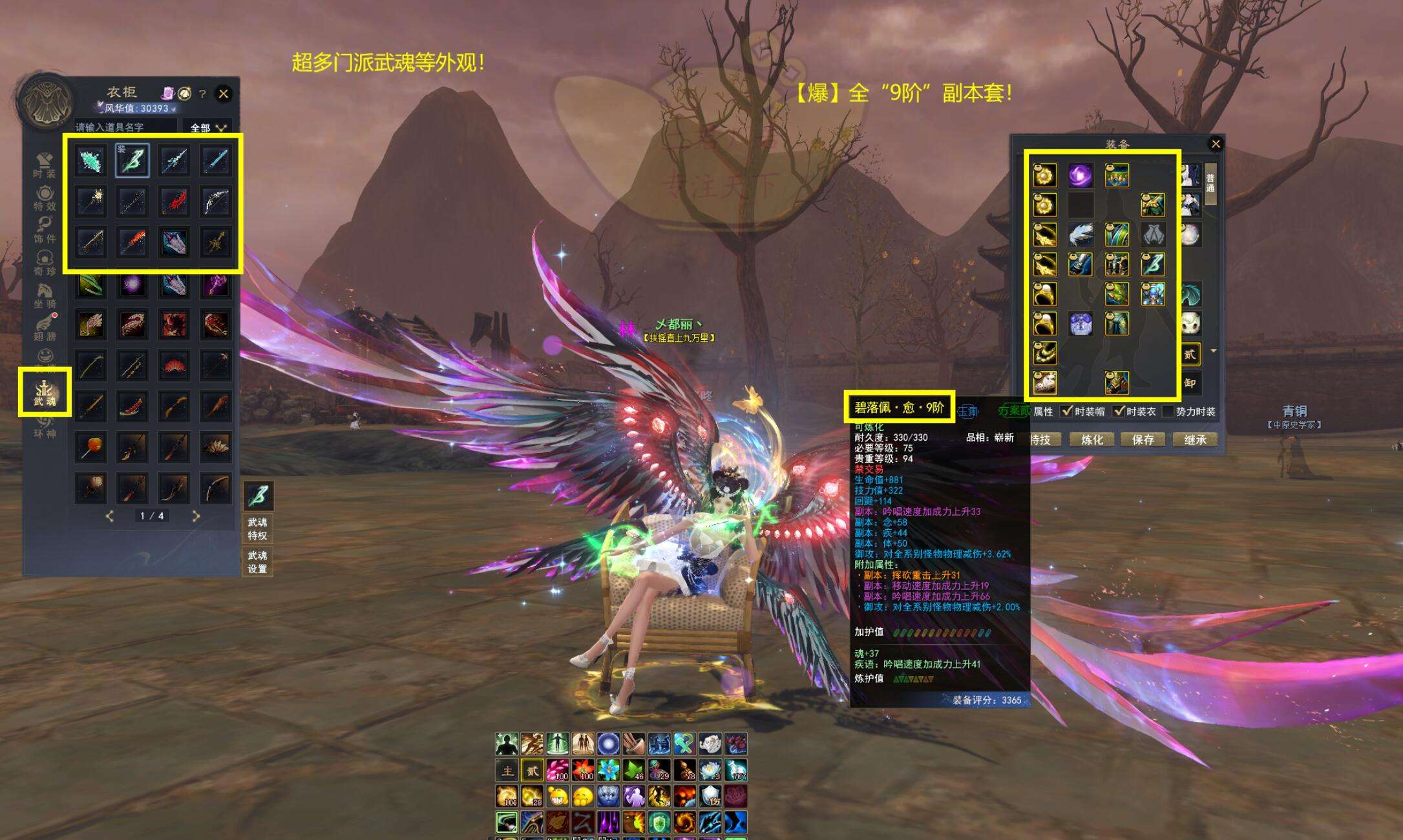Click the 炼化 refine button
1403x840 pixels.
click(1092, 439)
